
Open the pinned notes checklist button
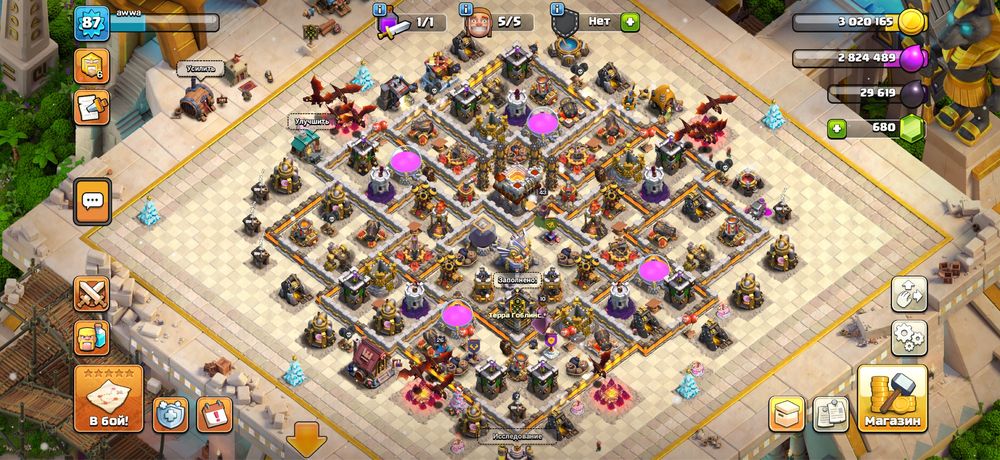(830, 413)
